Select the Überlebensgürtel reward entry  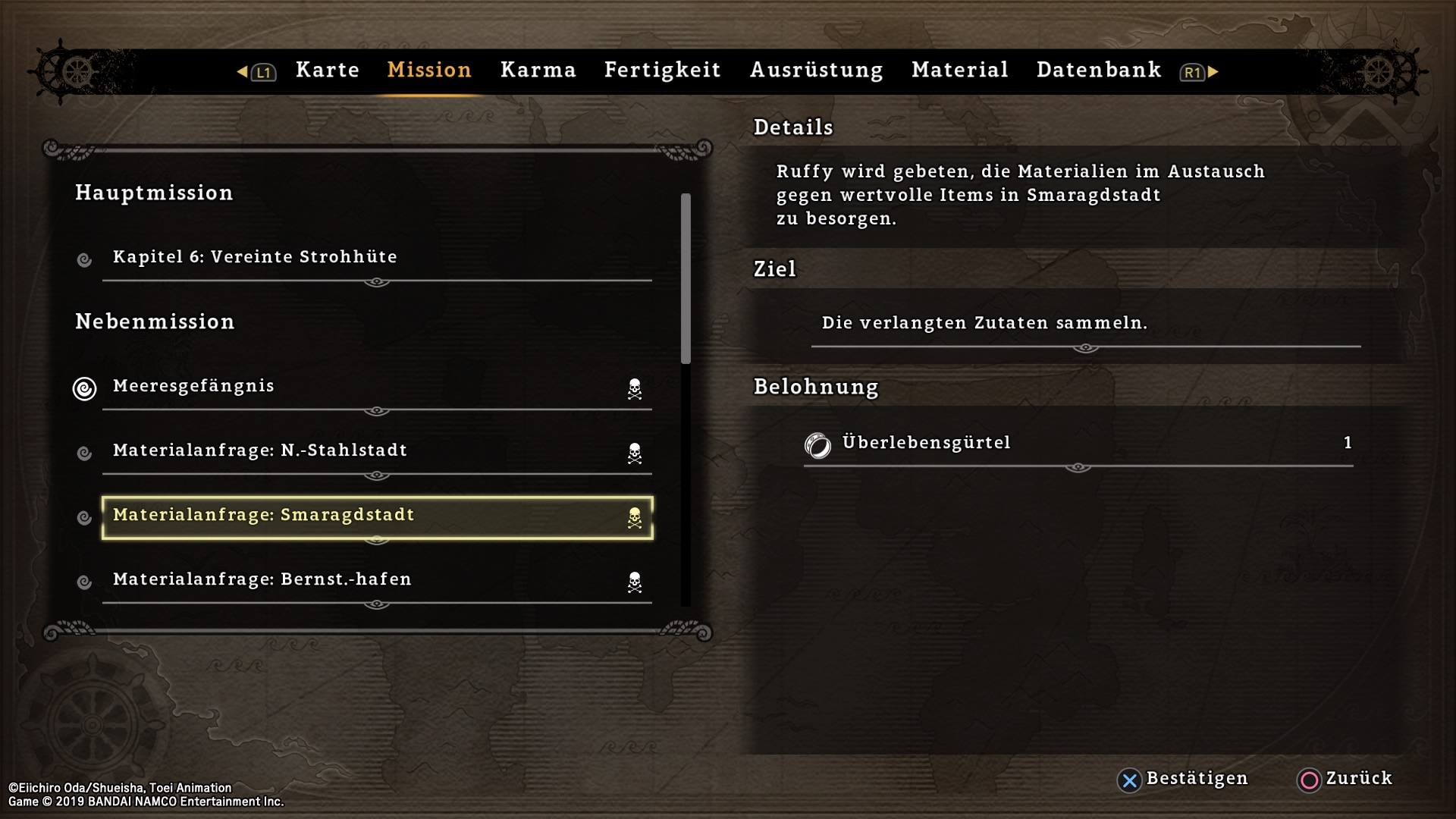[1077, 444]
